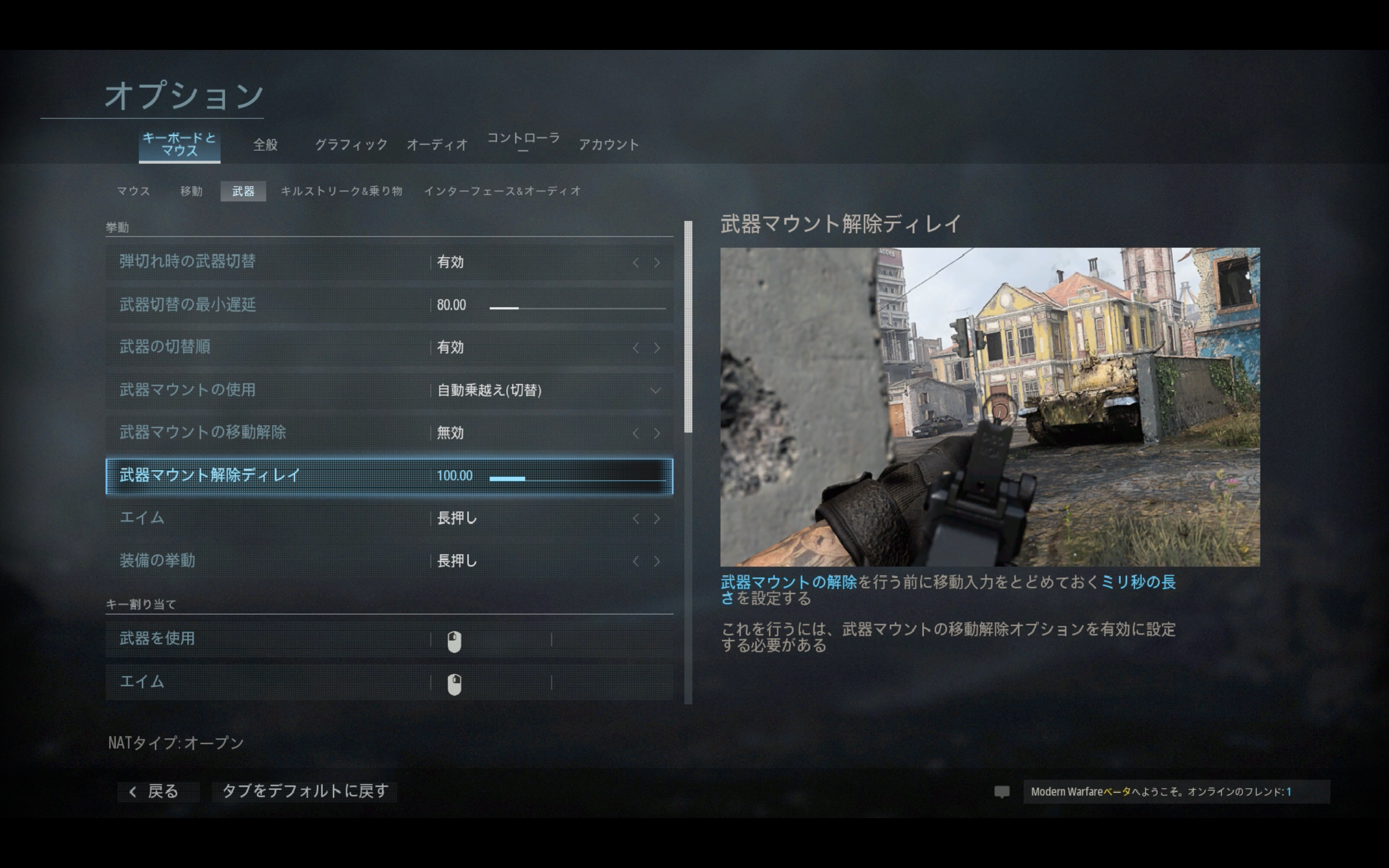
Task: Switch to the 全般 settings tab
Action: [265, 145]
